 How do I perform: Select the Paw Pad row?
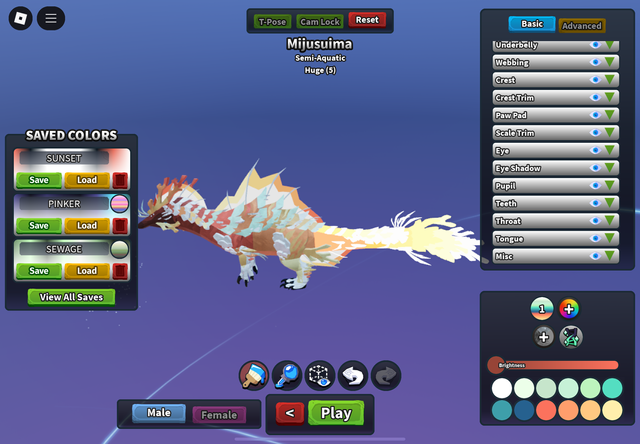(x=540, y=115)
